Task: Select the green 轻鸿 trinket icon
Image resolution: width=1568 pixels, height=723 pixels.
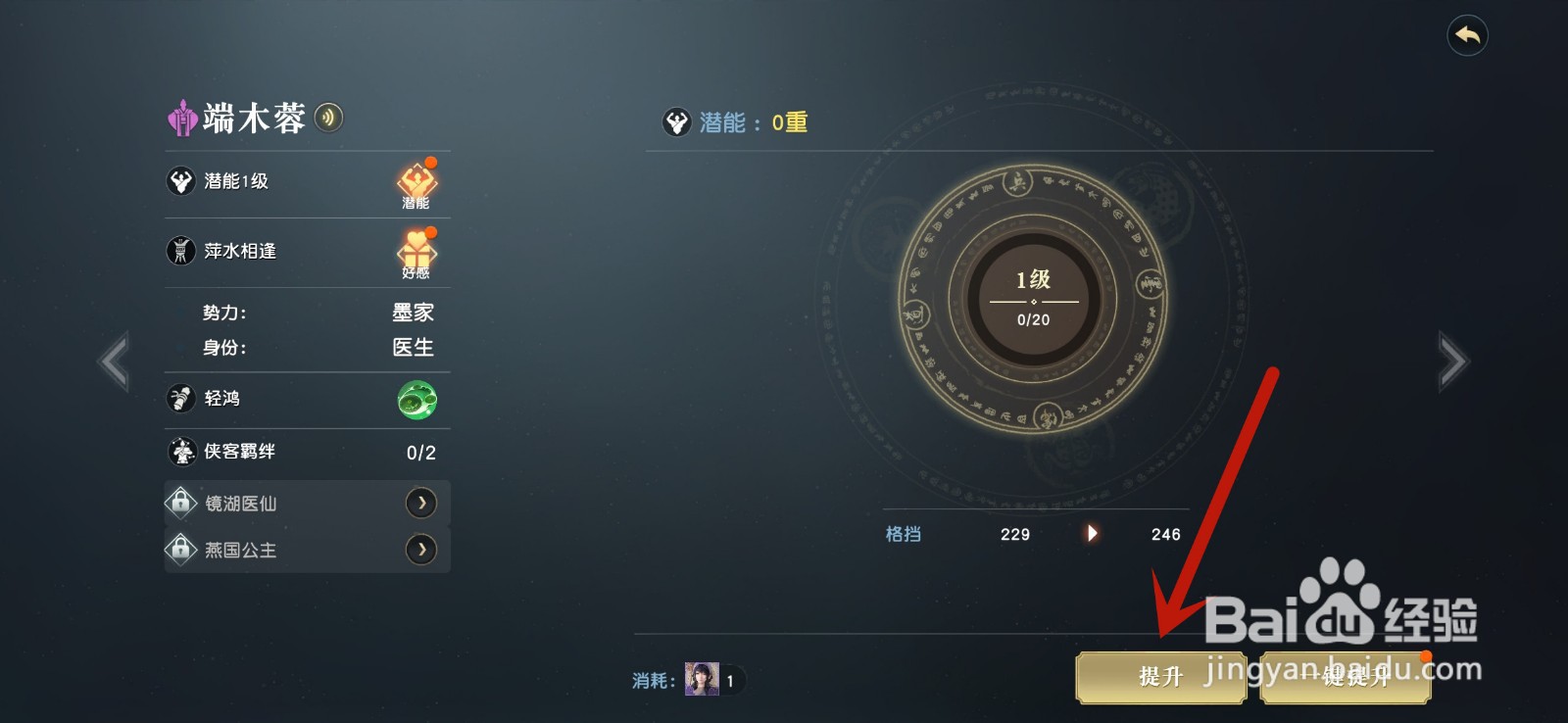Action: click(416, 399)
